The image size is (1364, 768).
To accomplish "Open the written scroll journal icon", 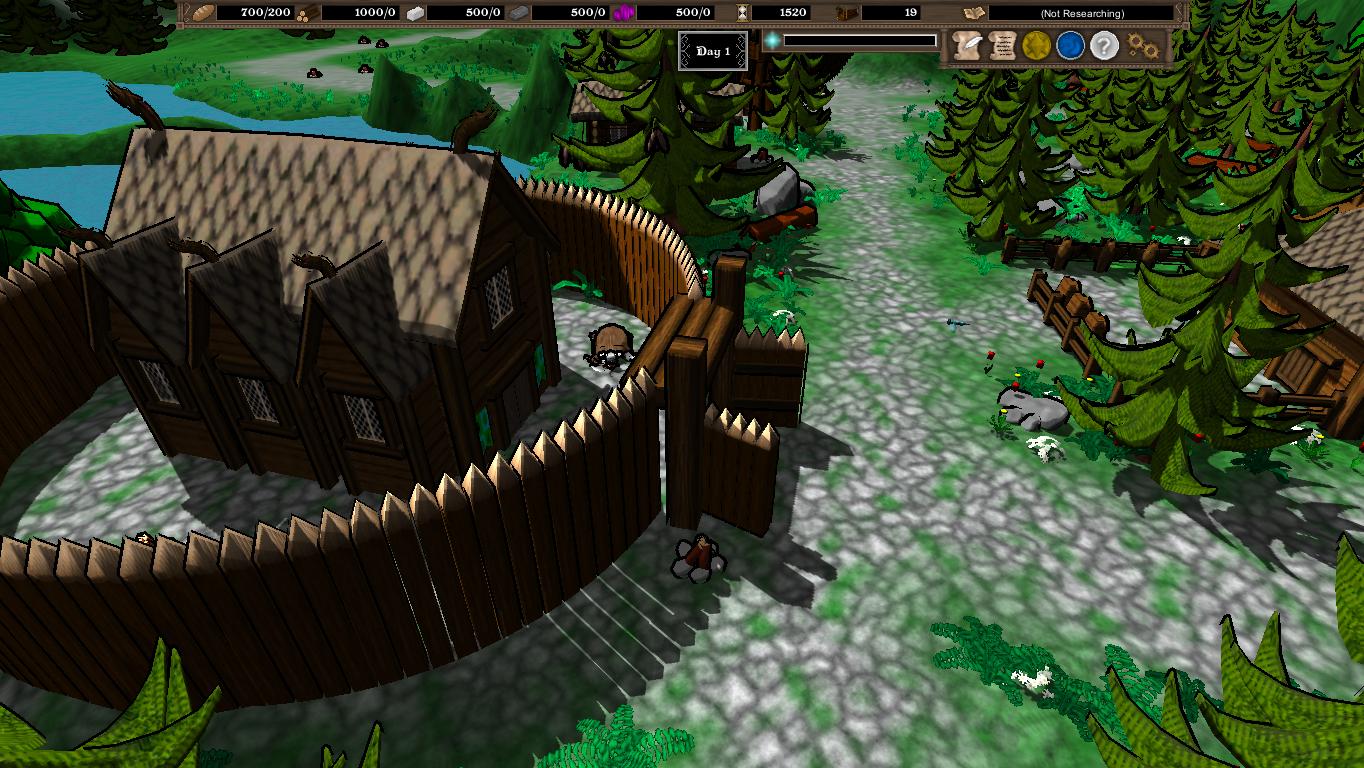I will 1001,45.
